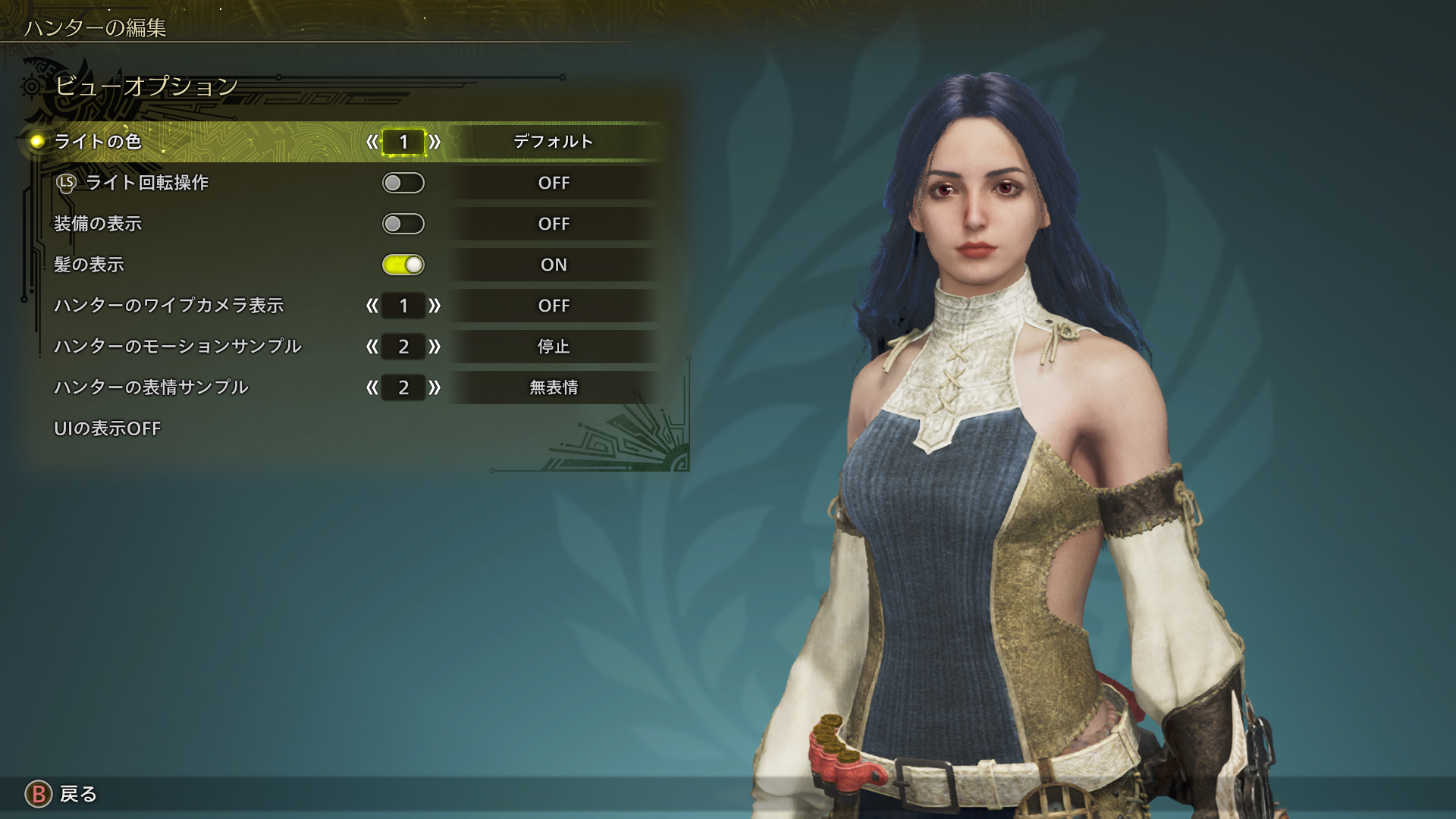Viewport: 1456px width, 819px height.
Task: Click right arrow for ハンターのモーションサンプル
Action: (435, 347)
